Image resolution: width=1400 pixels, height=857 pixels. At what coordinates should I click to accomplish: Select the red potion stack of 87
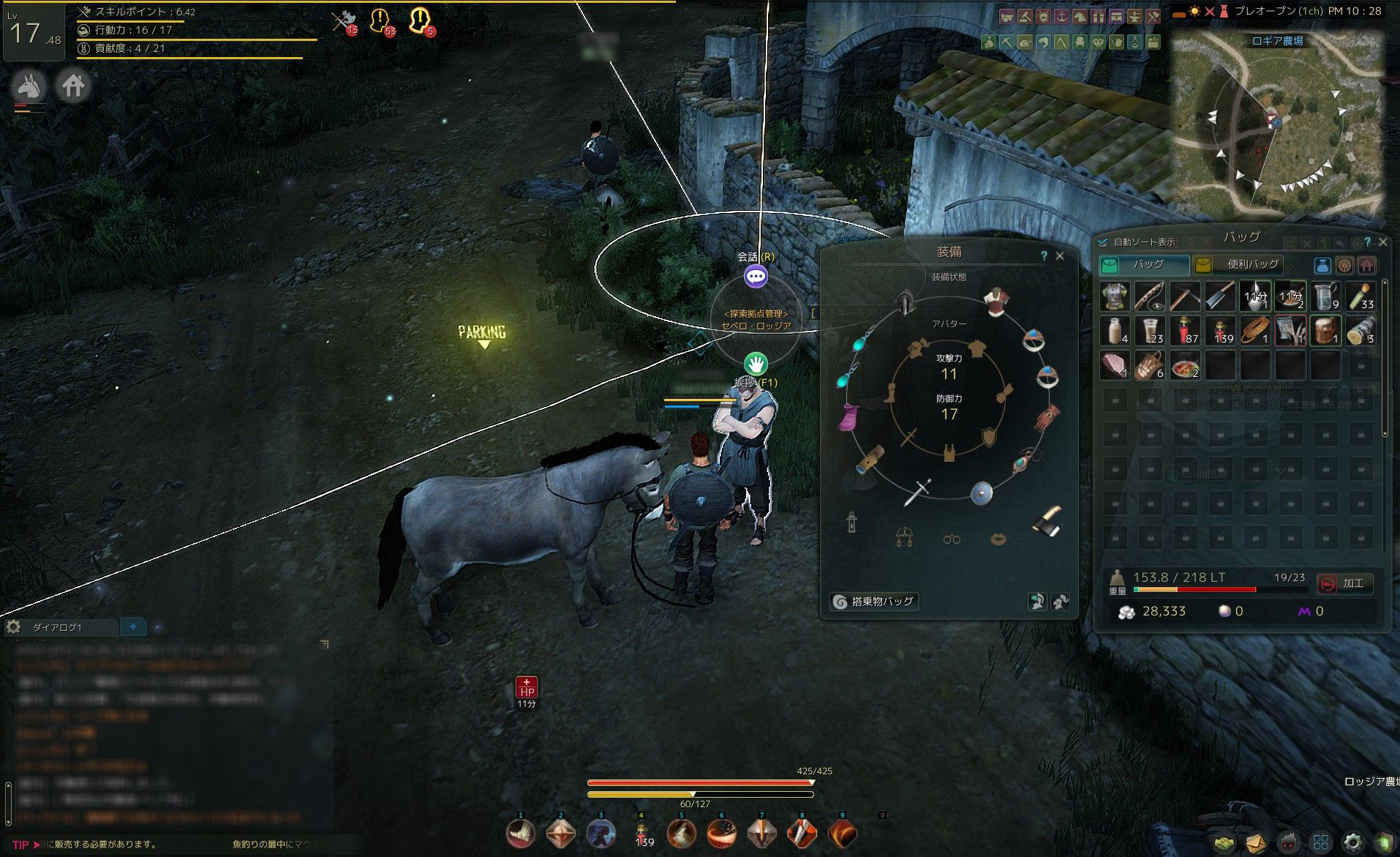pyautogui.click(x=1185, y=331)
